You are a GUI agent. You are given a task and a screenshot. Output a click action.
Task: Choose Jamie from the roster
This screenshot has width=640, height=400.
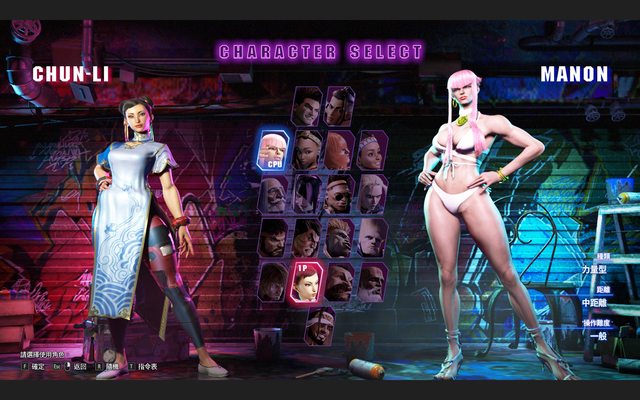[x=340, y=105]
